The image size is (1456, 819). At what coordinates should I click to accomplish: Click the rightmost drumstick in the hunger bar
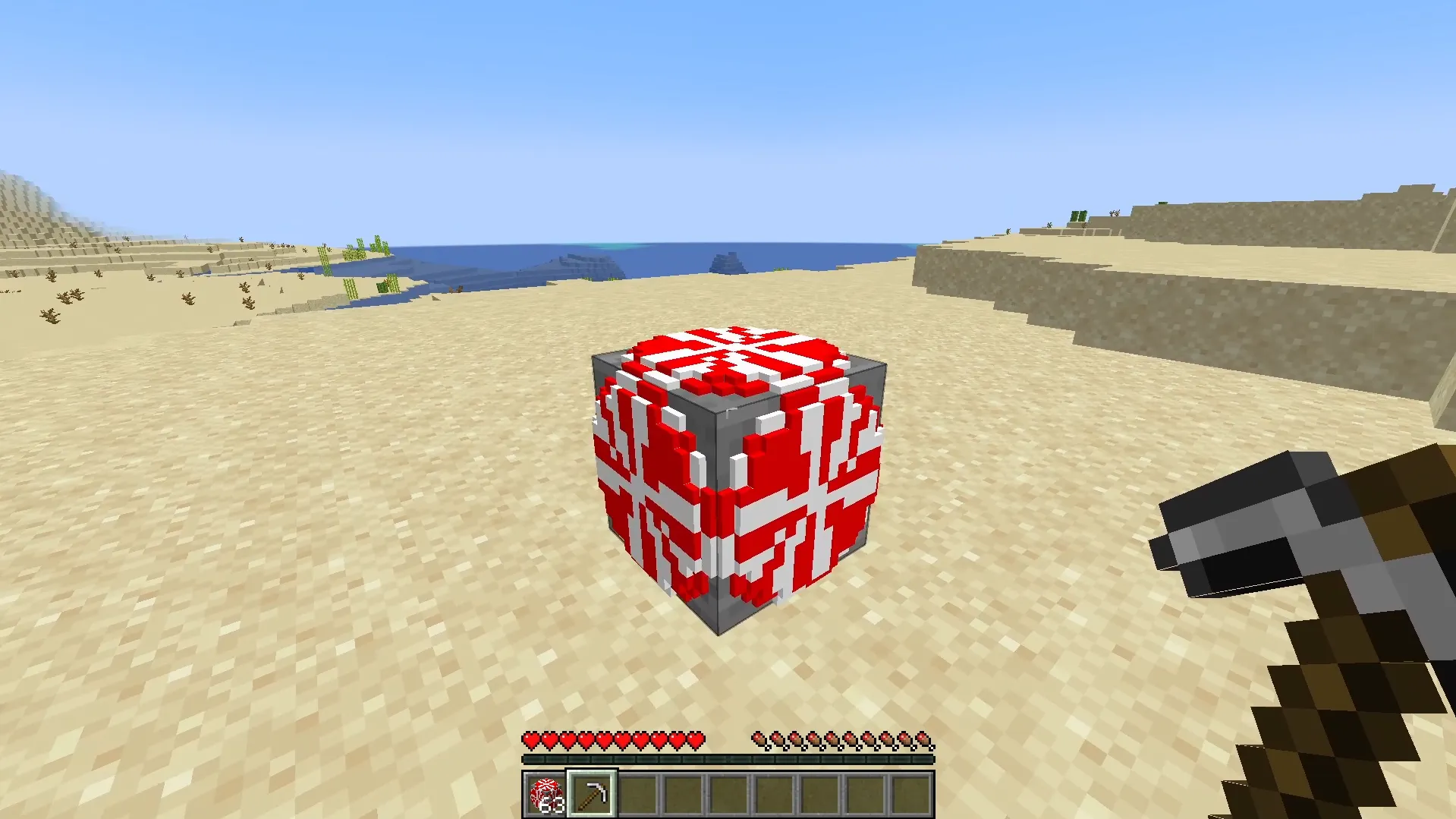point(923,739)
